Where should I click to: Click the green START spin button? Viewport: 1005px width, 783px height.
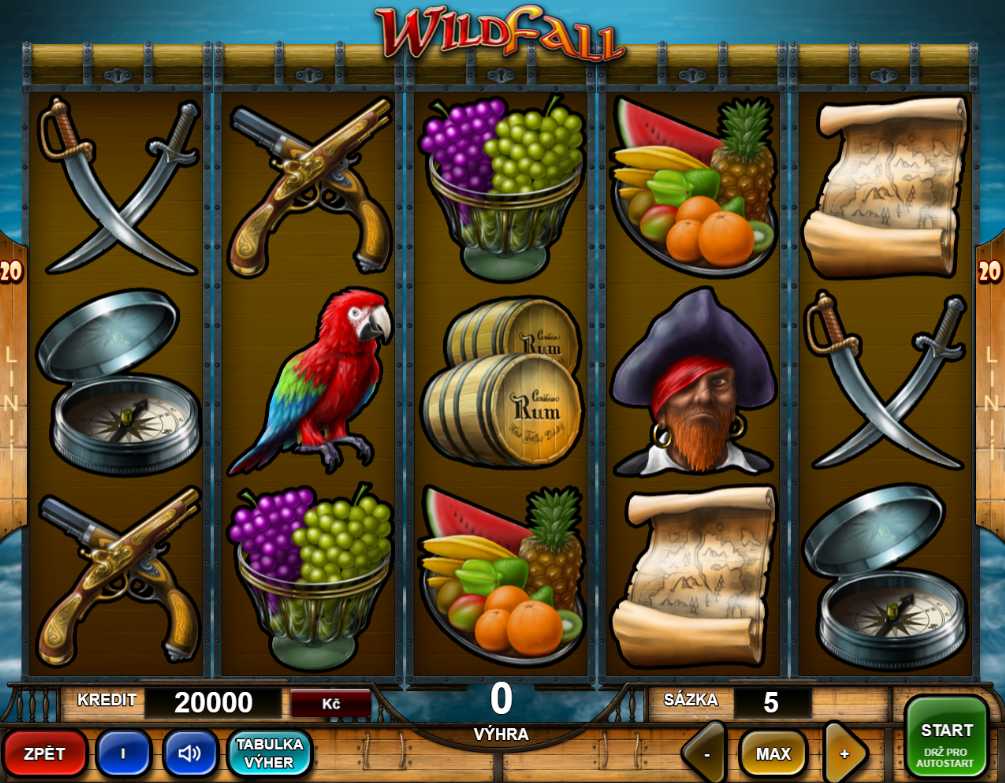pos(946,740)
